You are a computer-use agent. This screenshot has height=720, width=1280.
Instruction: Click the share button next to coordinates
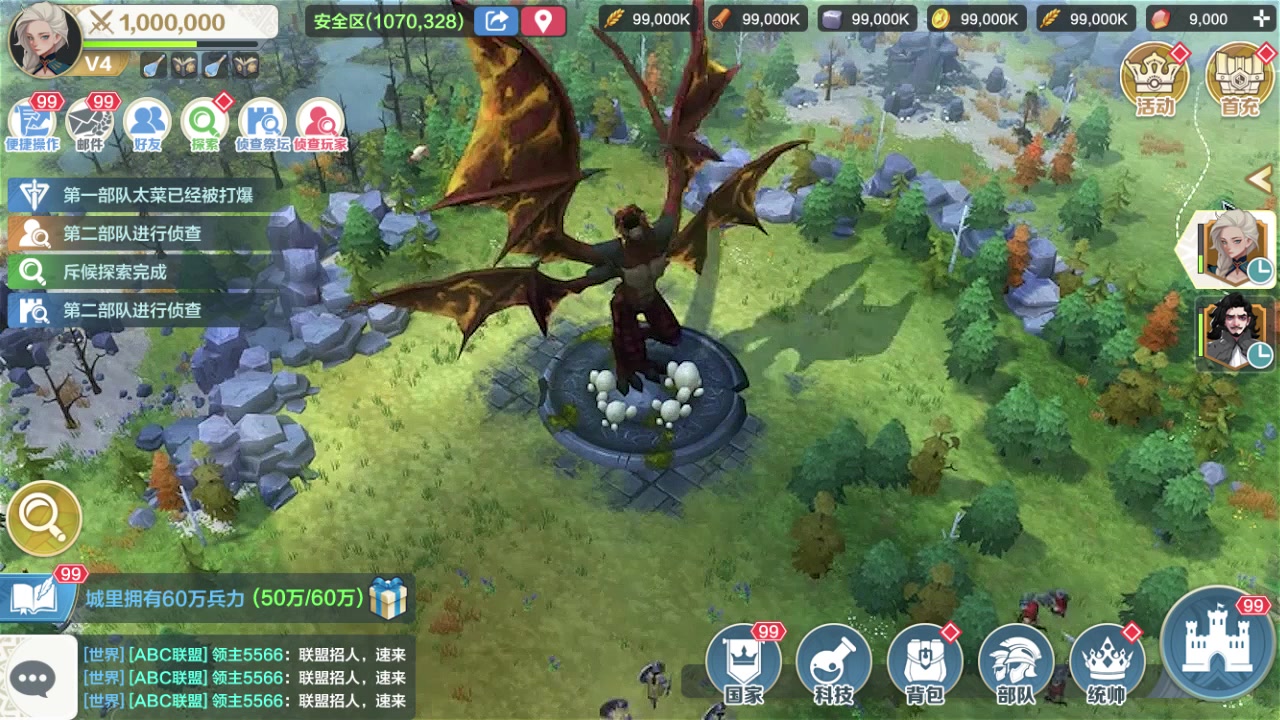(x=496, y=20)
